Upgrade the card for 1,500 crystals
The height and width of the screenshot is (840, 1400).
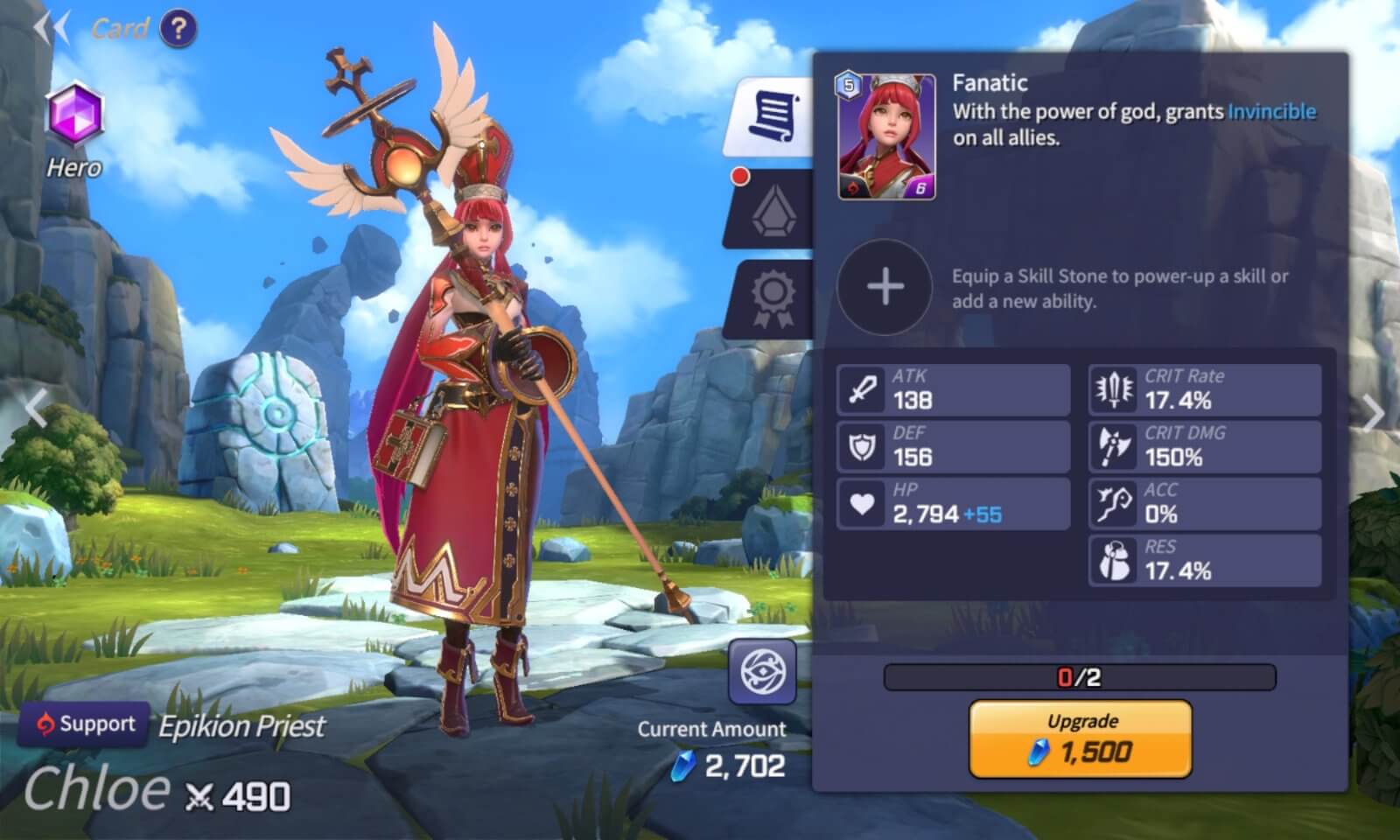(1081, 739)
